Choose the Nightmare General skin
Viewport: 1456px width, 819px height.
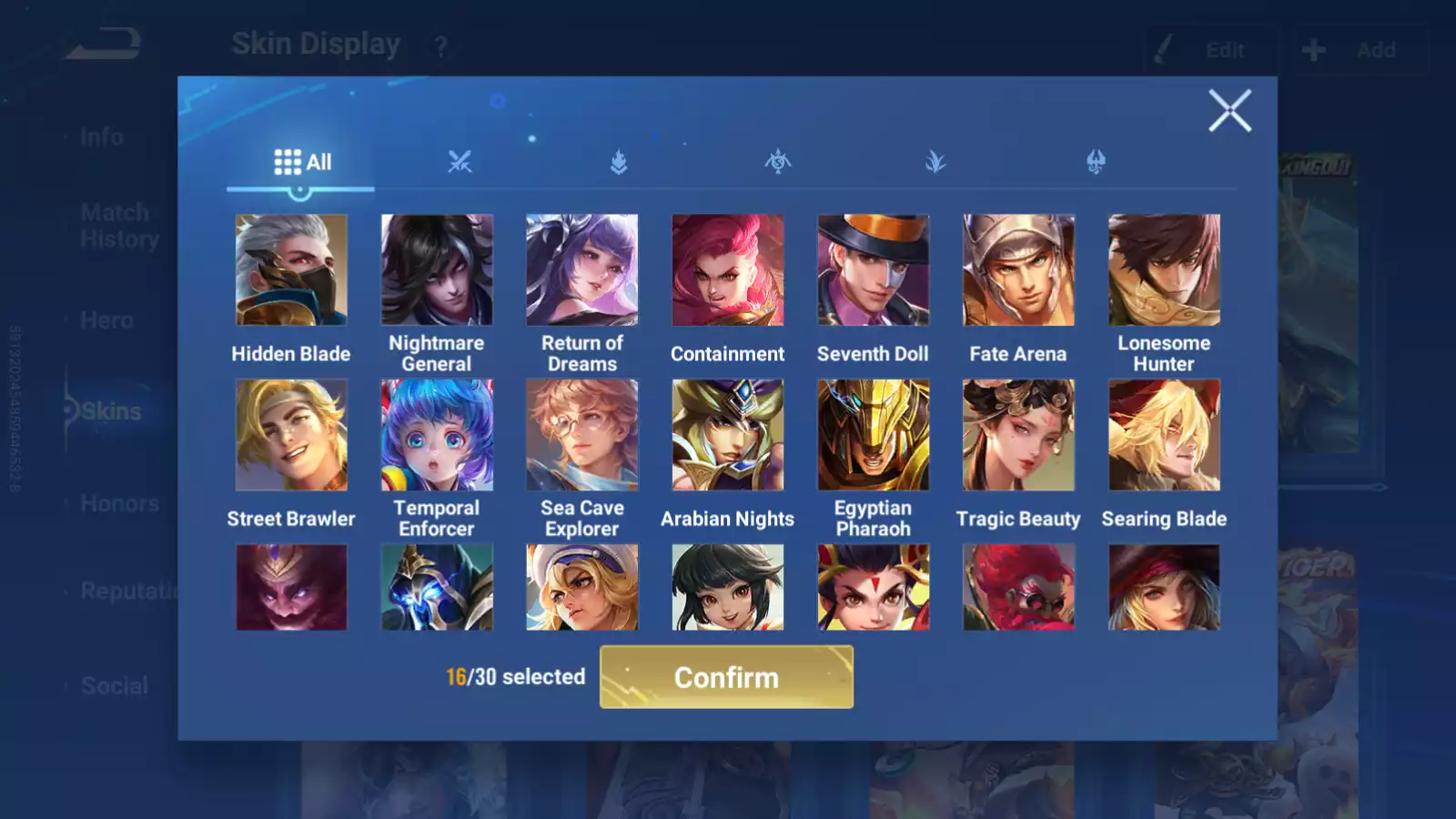(x=437, y=270)
